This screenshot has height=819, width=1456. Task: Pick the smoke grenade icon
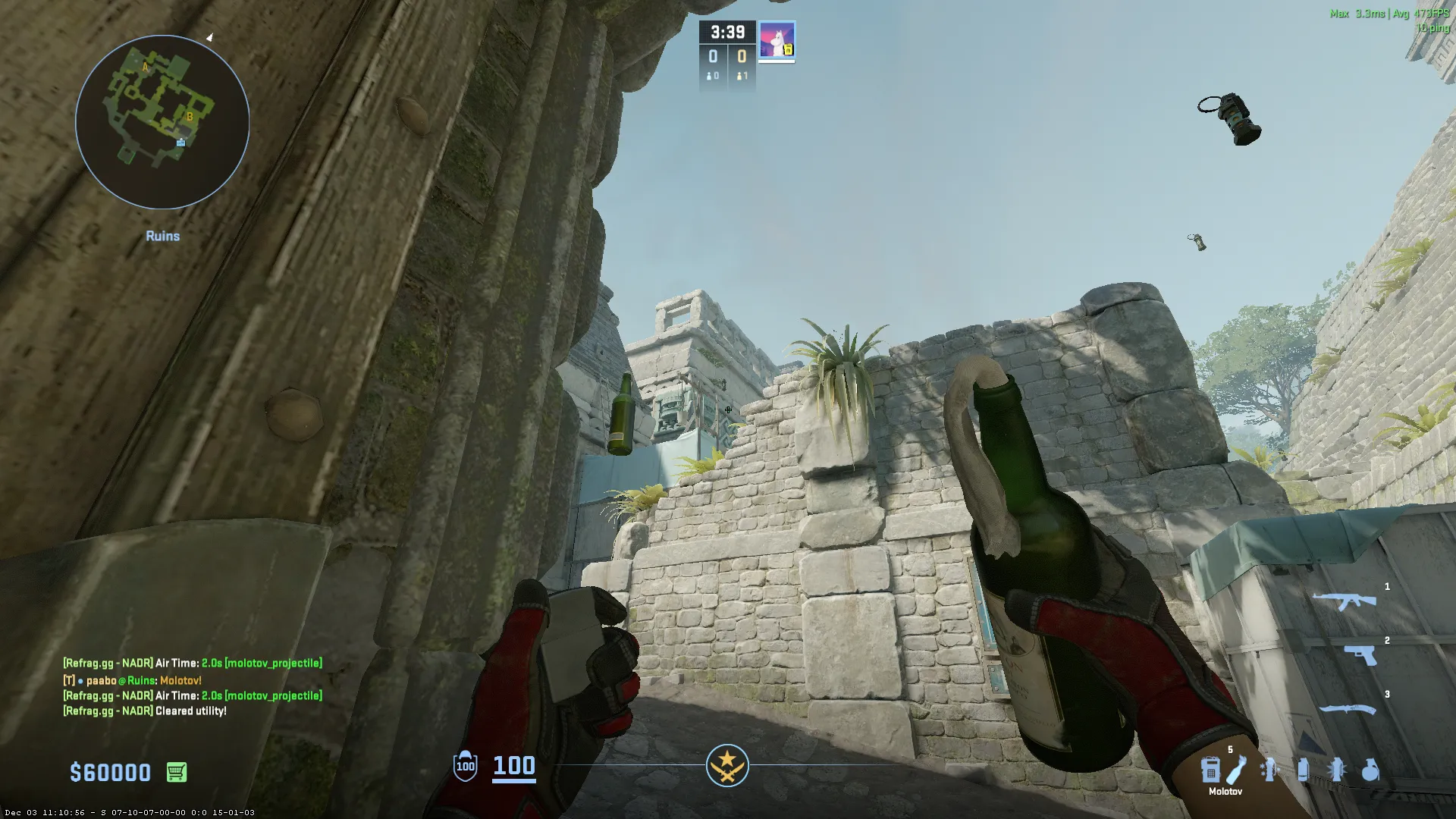click(x=1303, y=770)
